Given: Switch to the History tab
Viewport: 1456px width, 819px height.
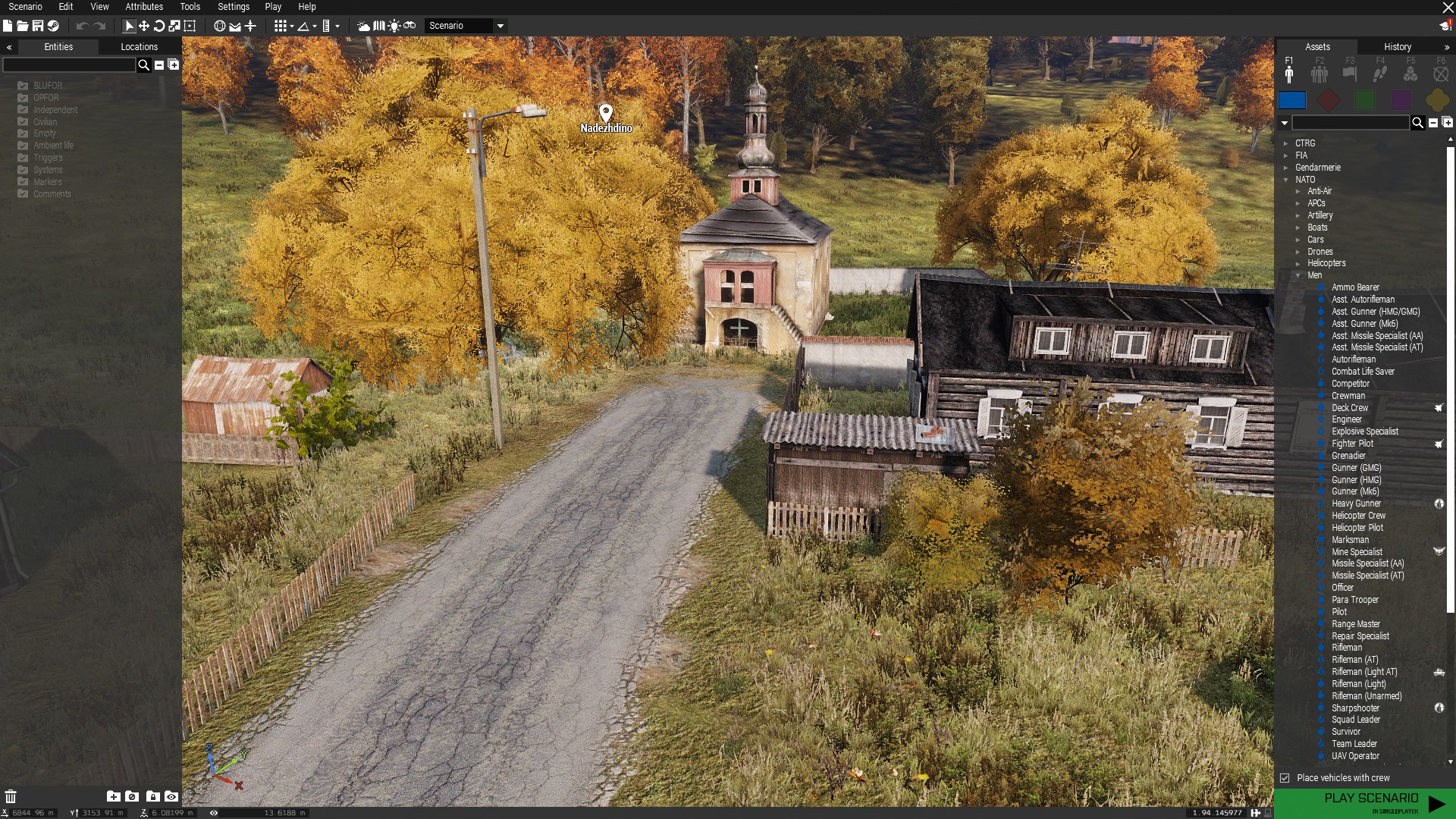Looking at the screenshot, I should pyautogui.click(x=1397, y=47).
